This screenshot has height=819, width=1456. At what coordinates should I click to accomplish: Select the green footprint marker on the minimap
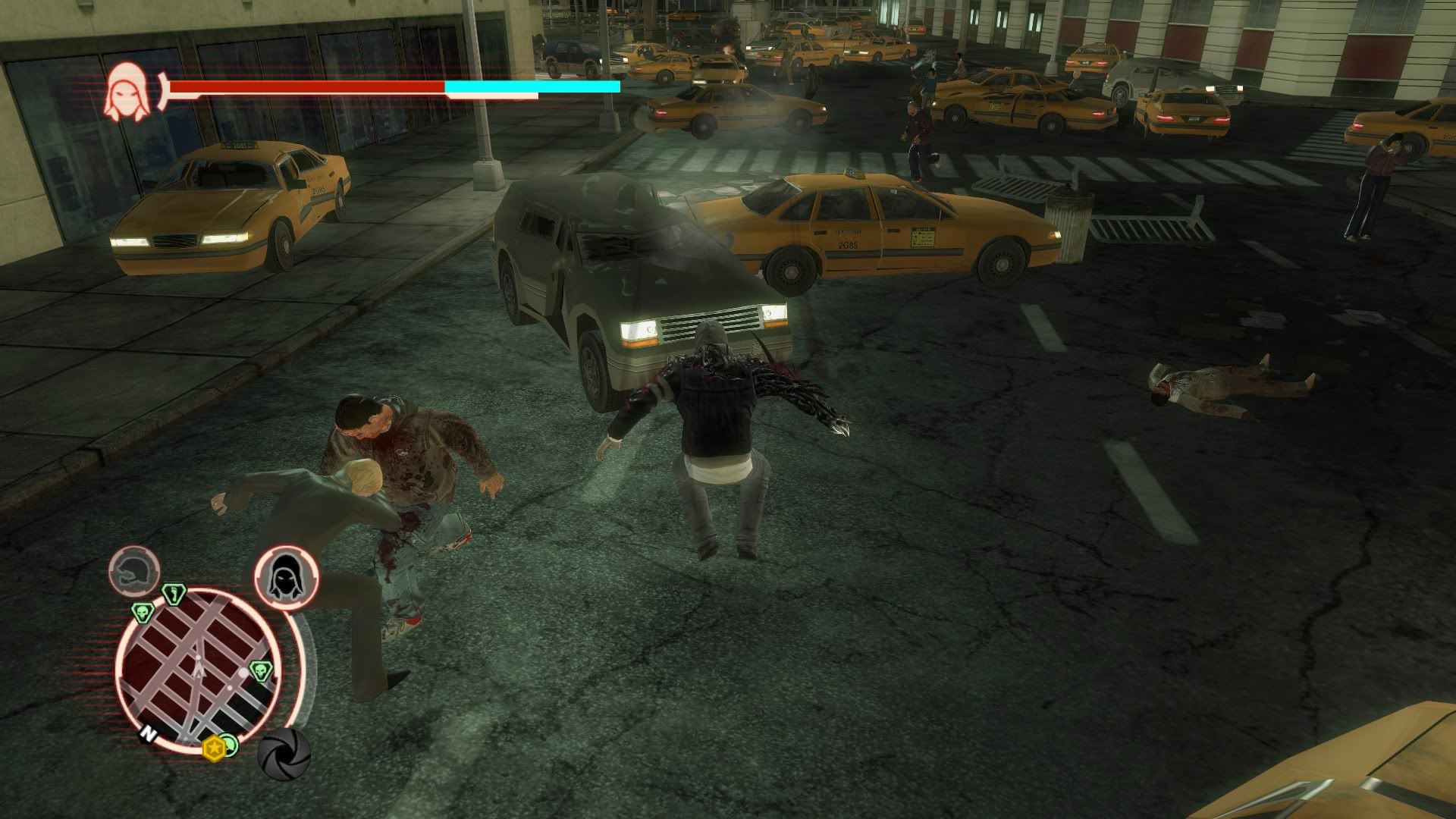point(173,593)
